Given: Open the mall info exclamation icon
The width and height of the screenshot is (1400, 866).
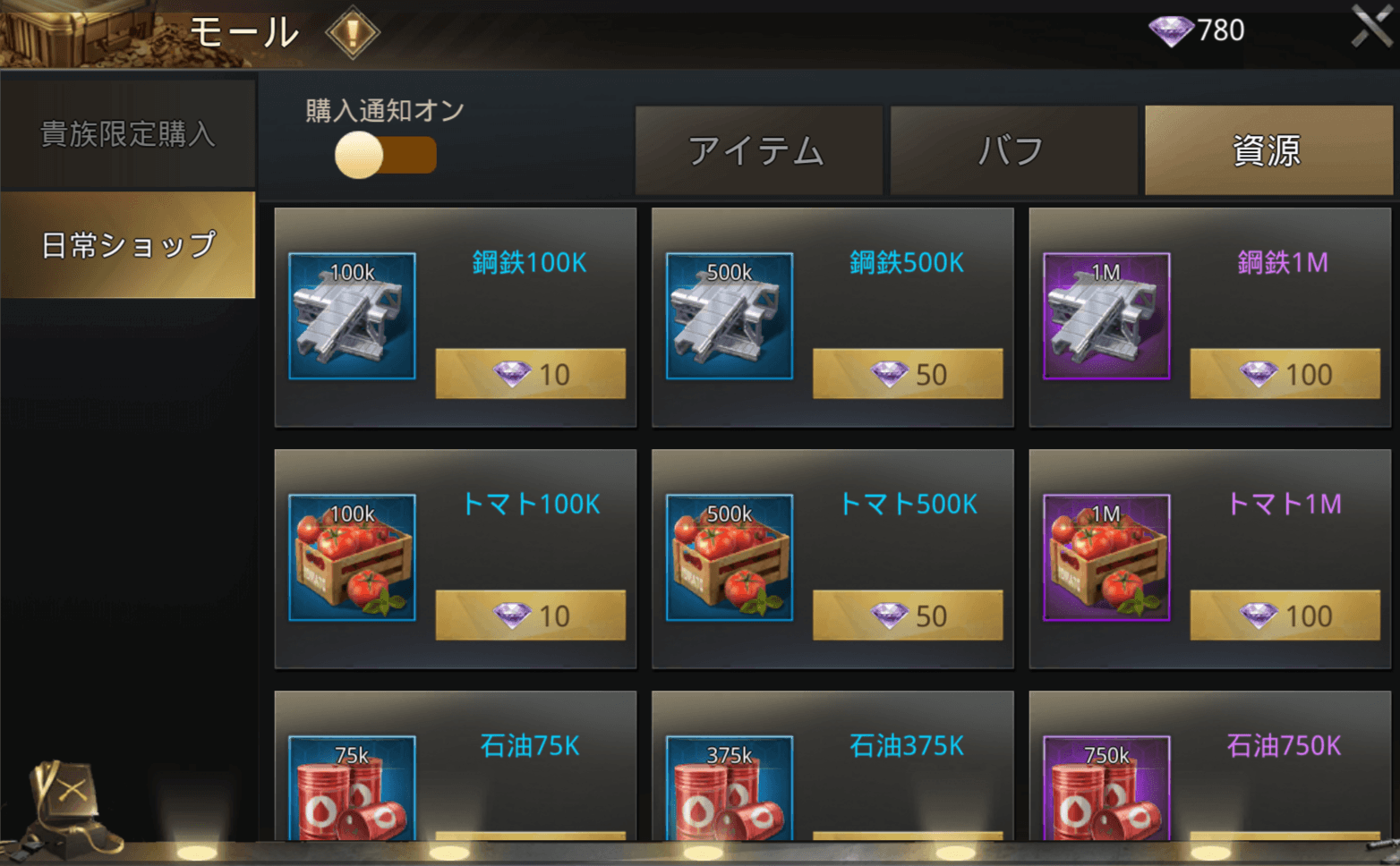Looking at the screenshot, I should [352, 33].
